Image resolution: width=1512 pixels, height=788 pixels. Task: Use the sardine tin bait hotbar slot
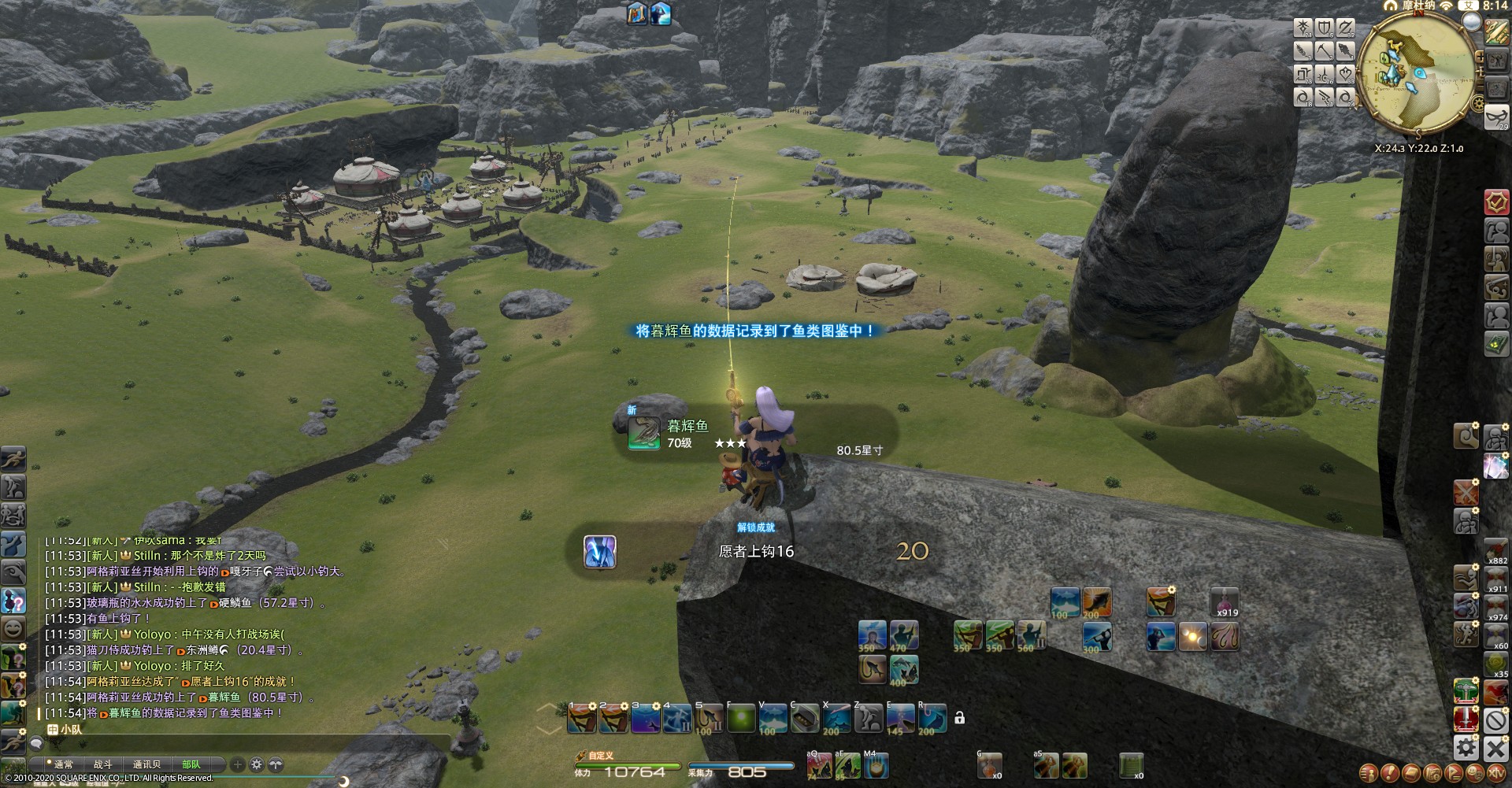point(805,719)
